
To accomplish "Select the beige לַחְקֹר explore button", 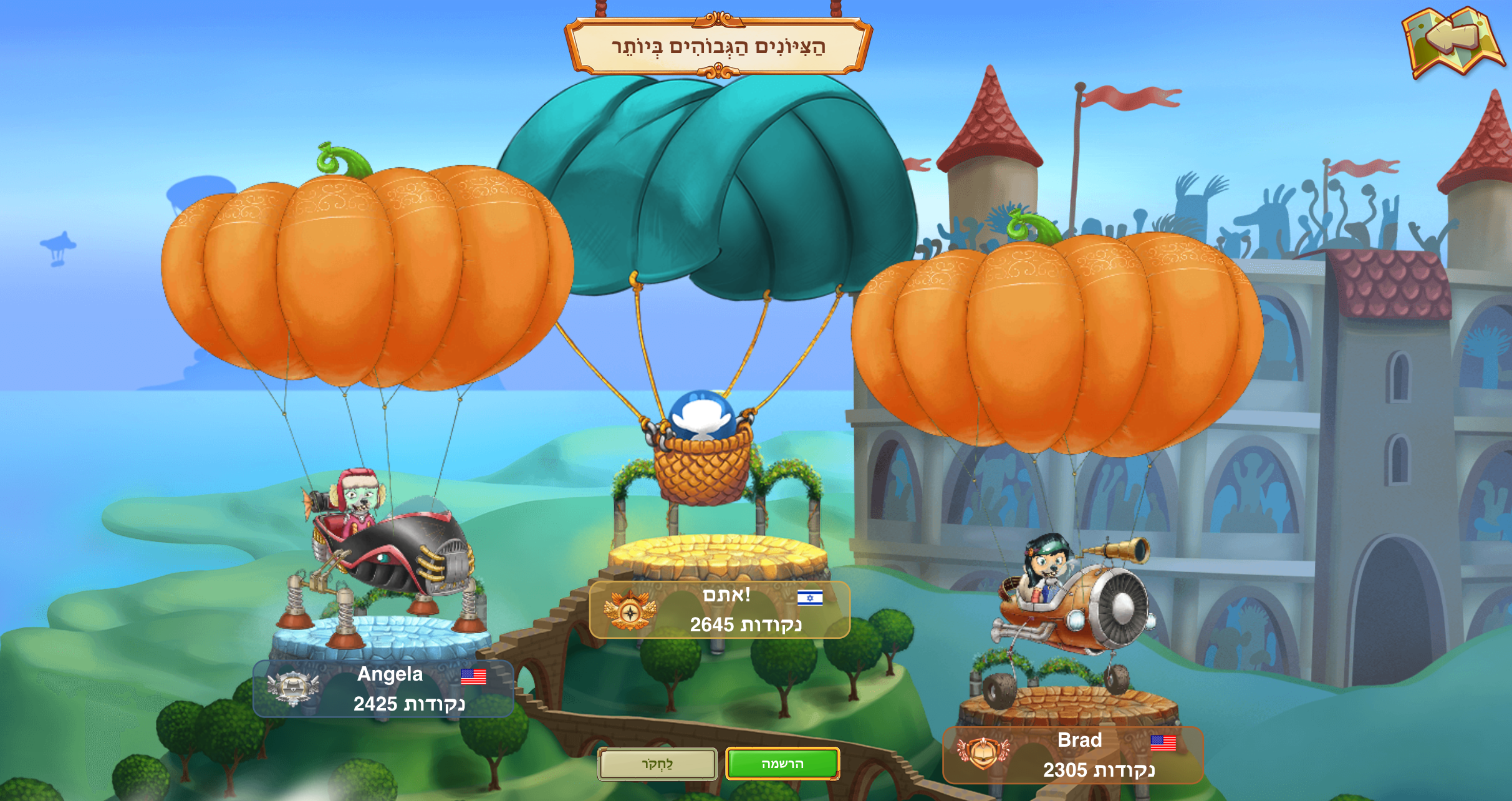I will 657,764.
